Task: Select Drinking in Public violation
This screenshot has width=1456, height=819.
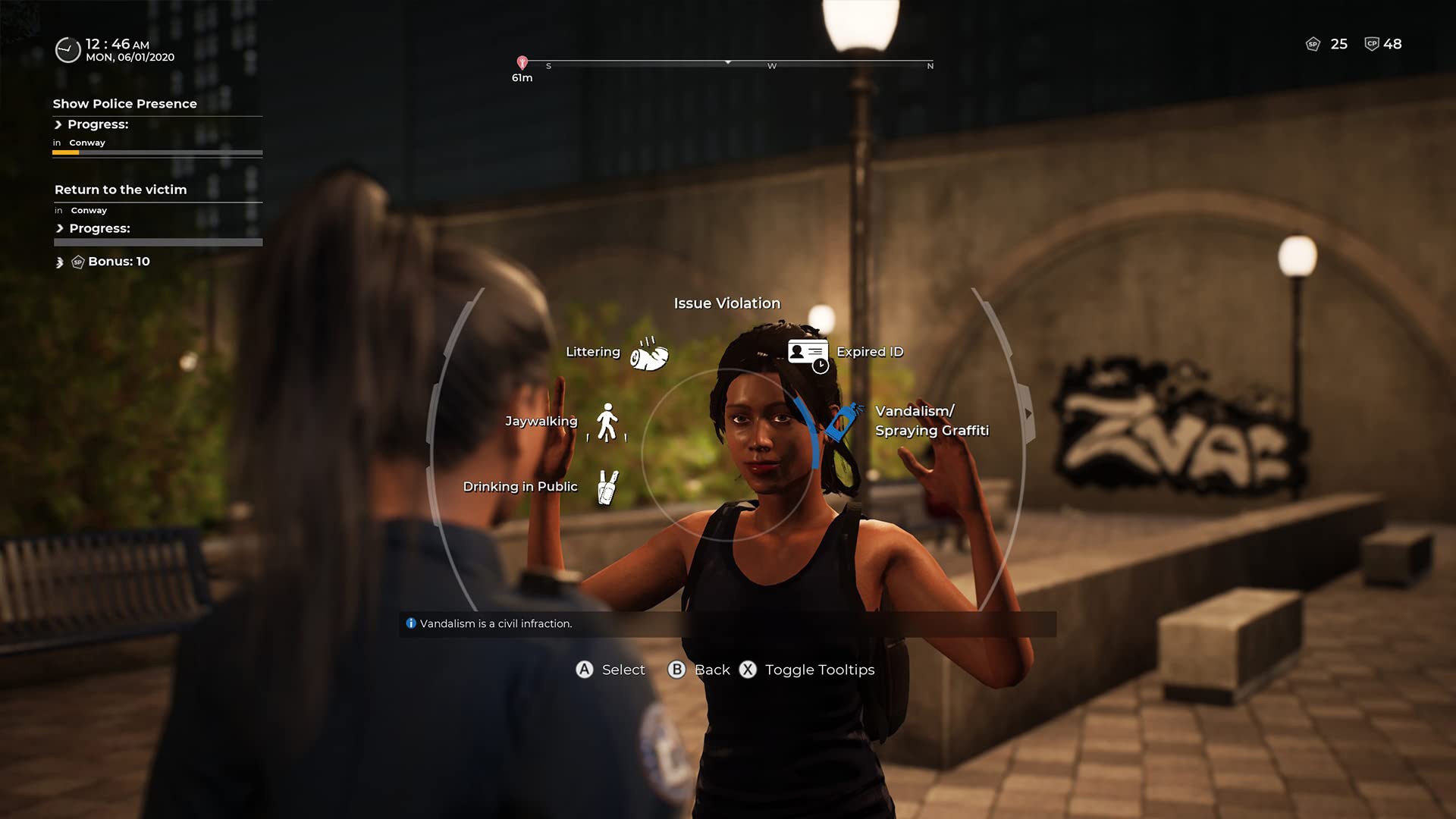Action: (607, 487)
